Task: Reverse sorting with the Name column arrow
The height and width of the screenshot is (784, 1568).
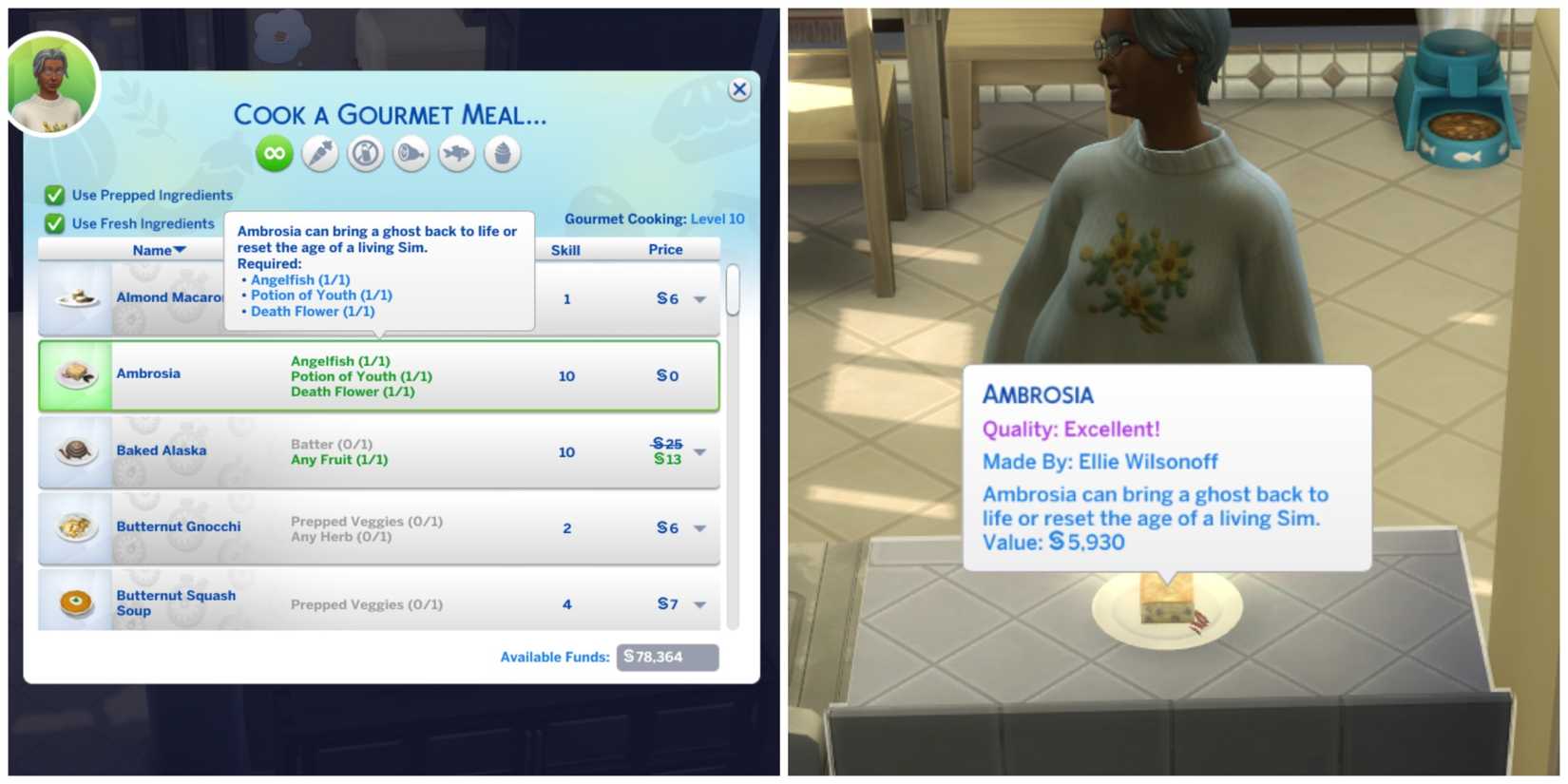Action: pyautogui.click(x=182, y=250)
